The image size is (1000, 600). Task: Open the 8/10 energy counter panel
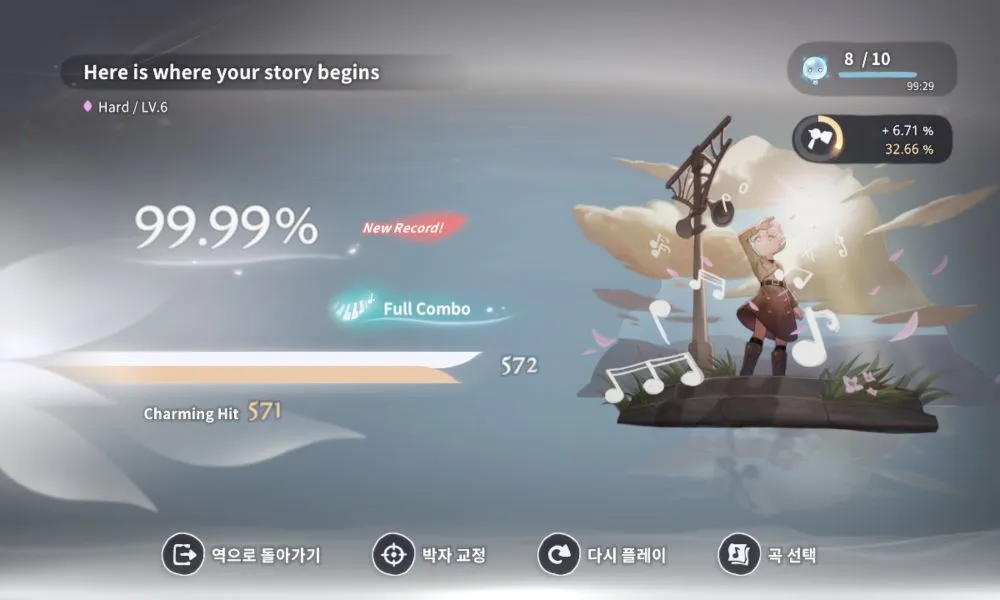pyautogui.click(x=871, y=68)
